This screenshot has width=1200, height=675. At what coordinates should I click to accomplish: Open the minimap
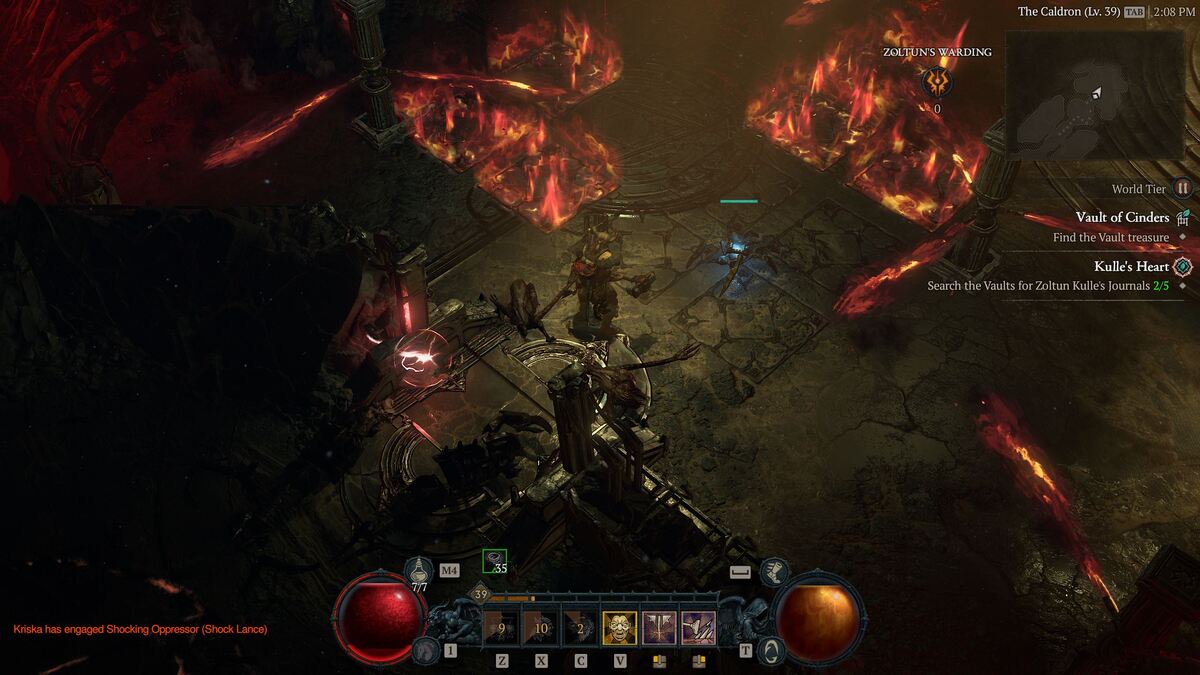point(1094,95)
